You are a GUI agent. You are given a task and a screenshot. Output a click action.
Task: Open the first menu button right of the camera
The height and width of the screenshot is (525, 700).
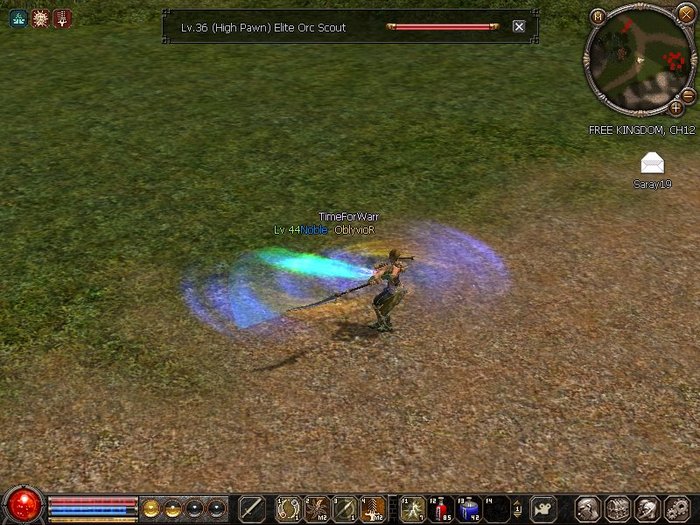[588, 508]
